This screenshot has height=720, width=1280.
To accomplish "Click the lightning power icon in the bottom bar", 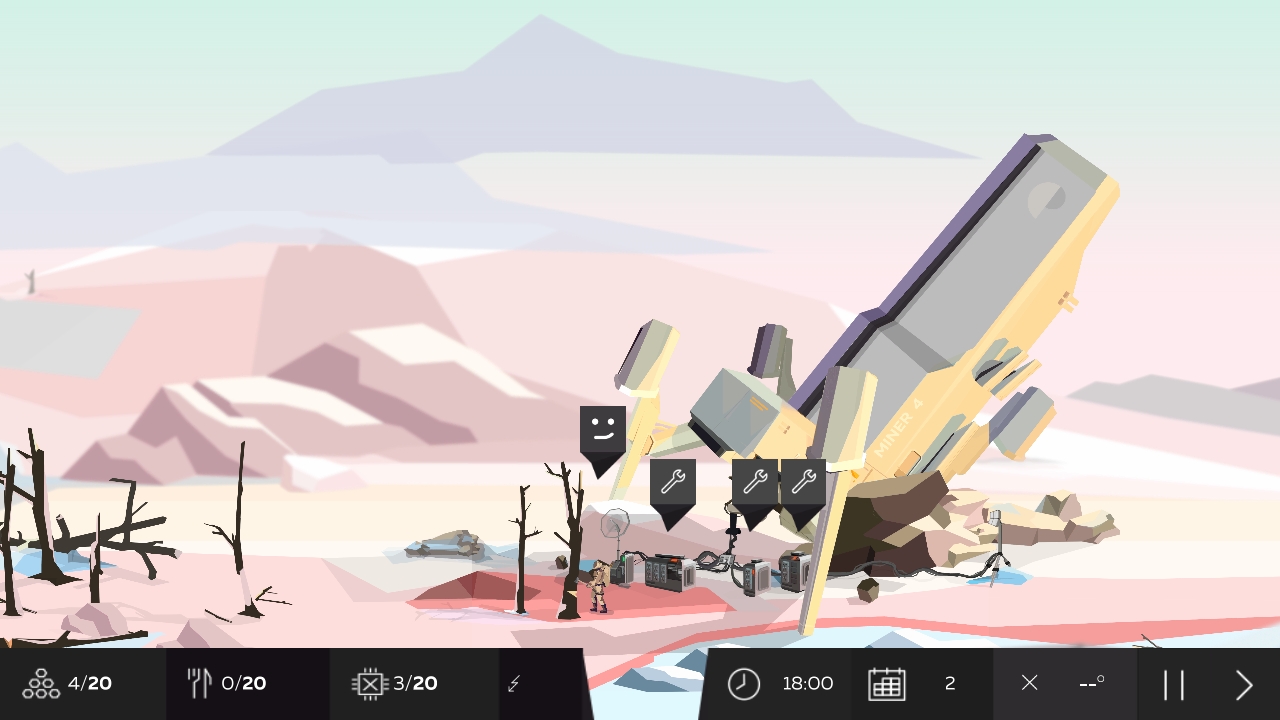I will click(x=514, y=683).
